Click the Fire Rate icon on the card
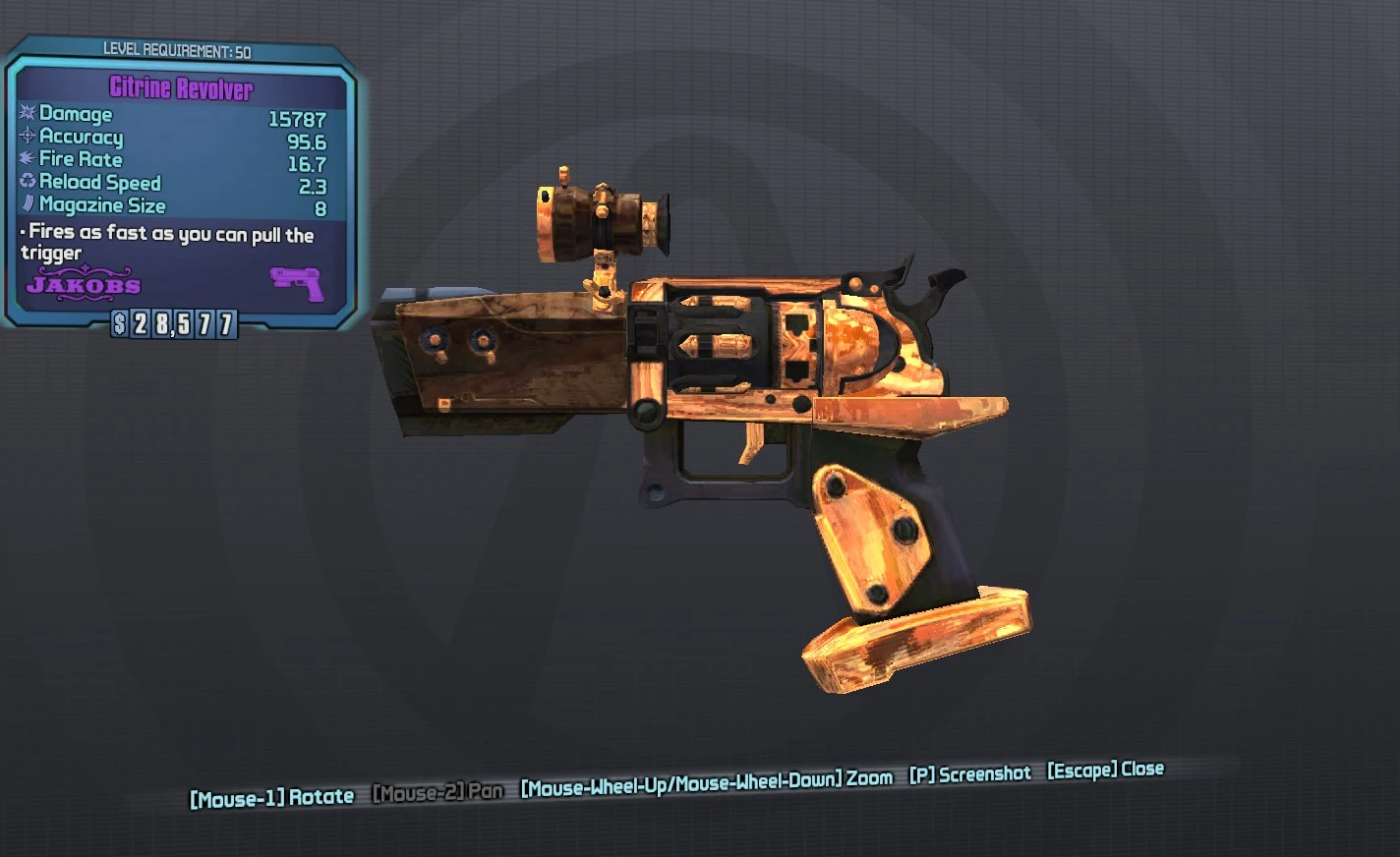 tap(27, 159)
